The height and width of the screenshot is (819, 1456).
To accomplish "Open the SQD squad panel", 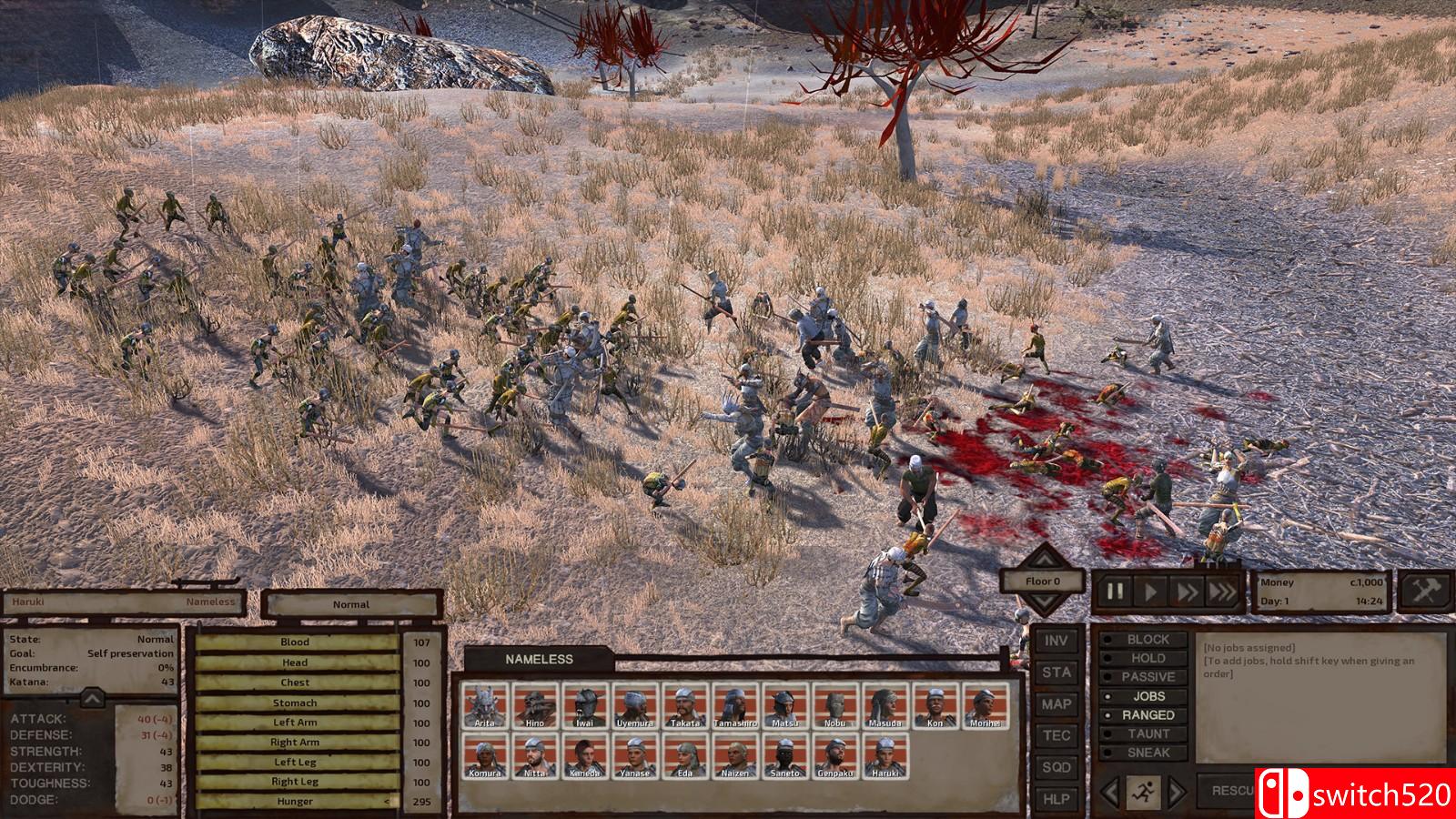I will (x=1056, y=767).
